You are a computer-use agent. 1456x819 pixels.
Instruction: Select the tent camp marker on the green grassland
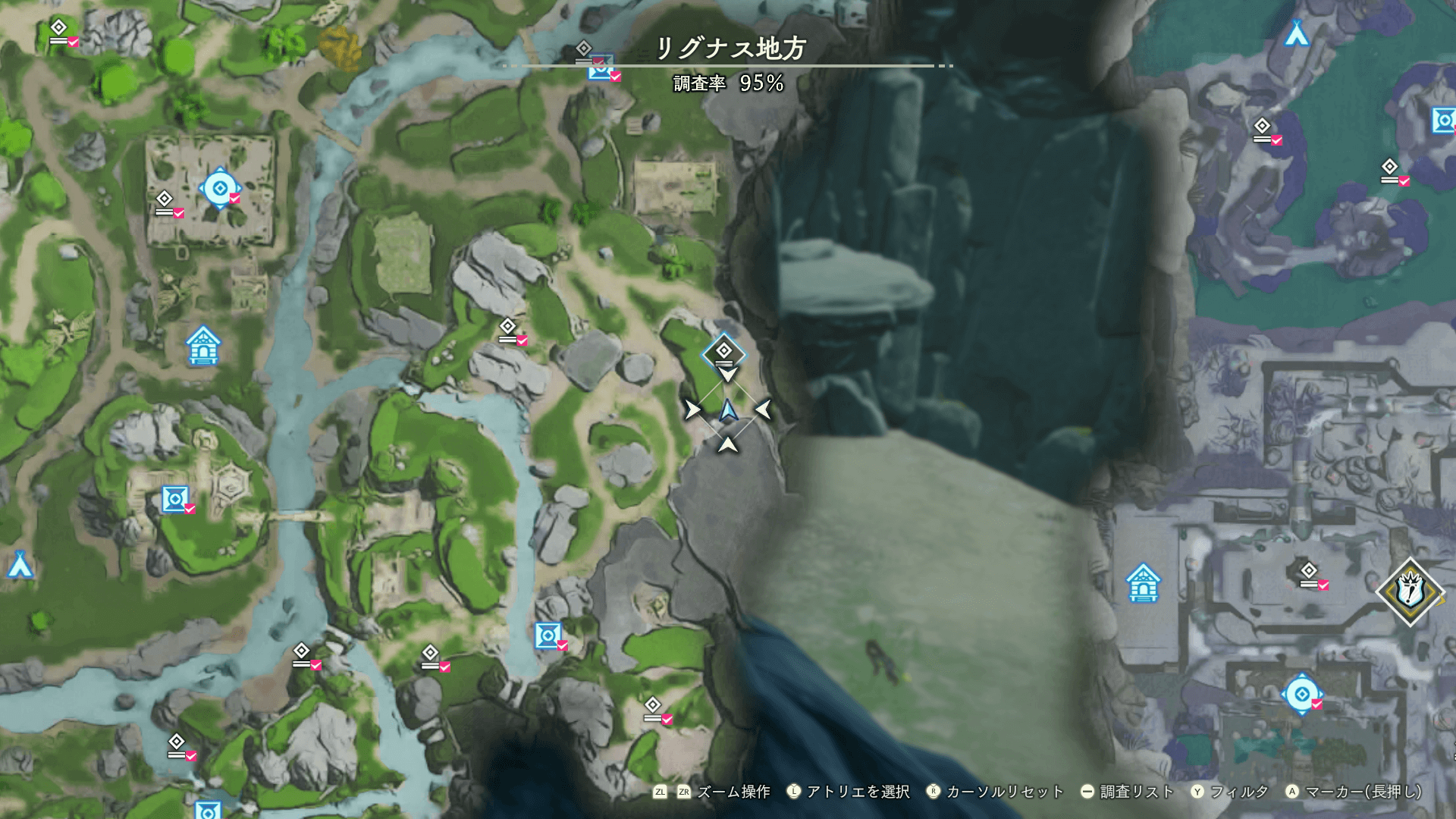pos(20,565)
